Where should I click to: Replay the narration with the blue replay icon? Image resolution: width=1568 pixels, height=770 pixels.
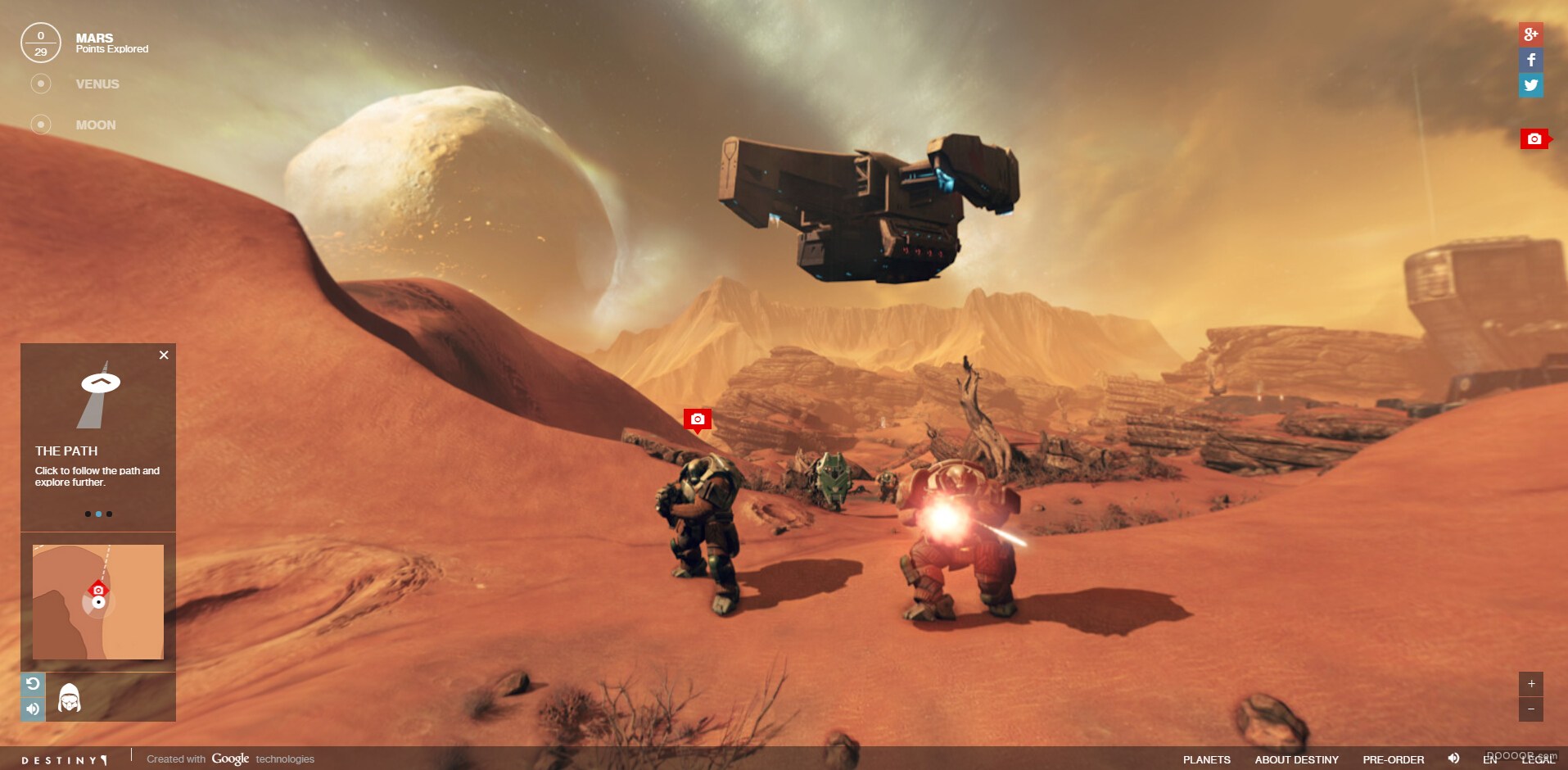33,682
